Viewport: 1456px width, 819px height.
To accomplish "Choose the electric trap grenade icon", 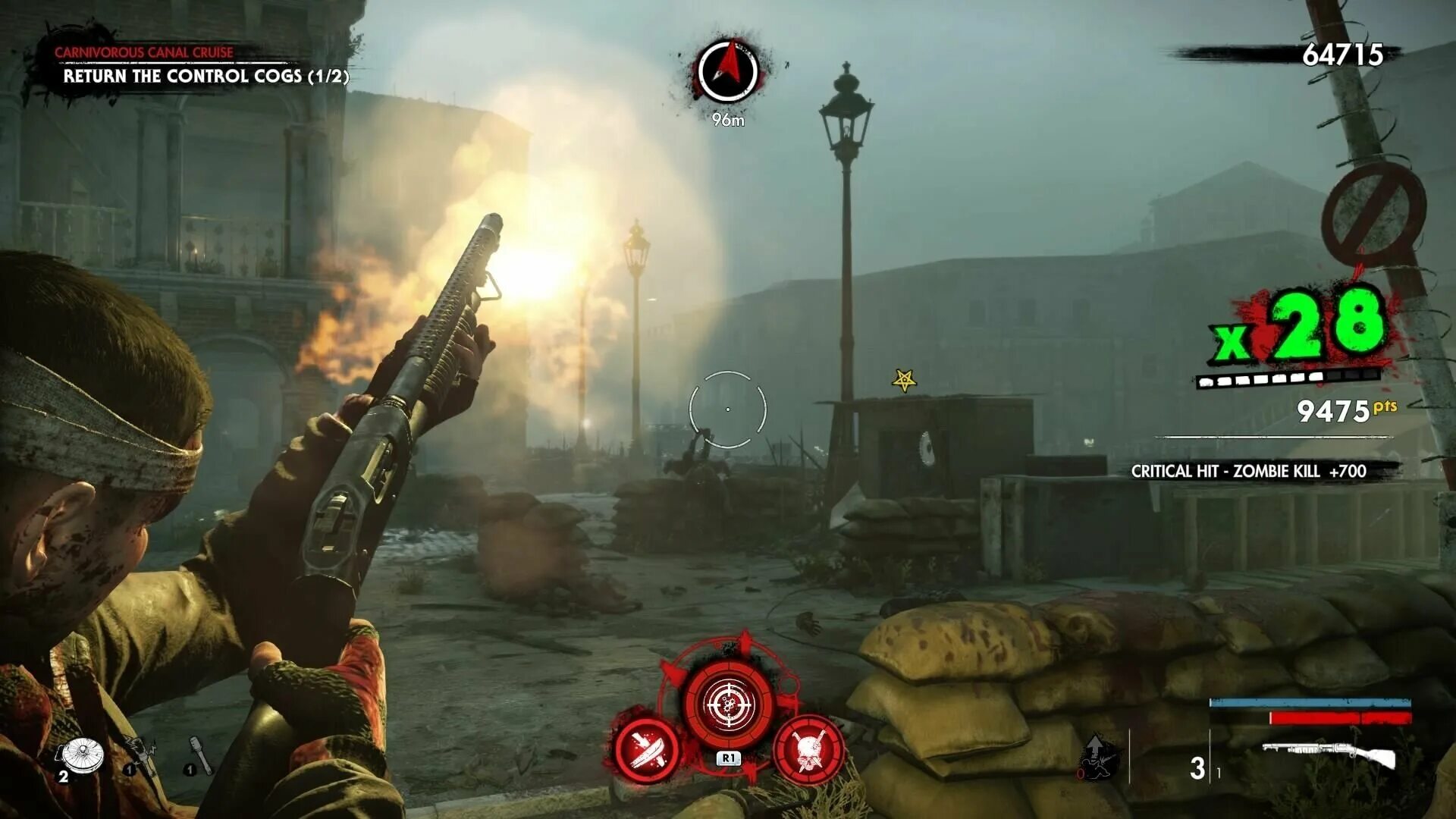I will pyautogui.click(x=141, y=755).
